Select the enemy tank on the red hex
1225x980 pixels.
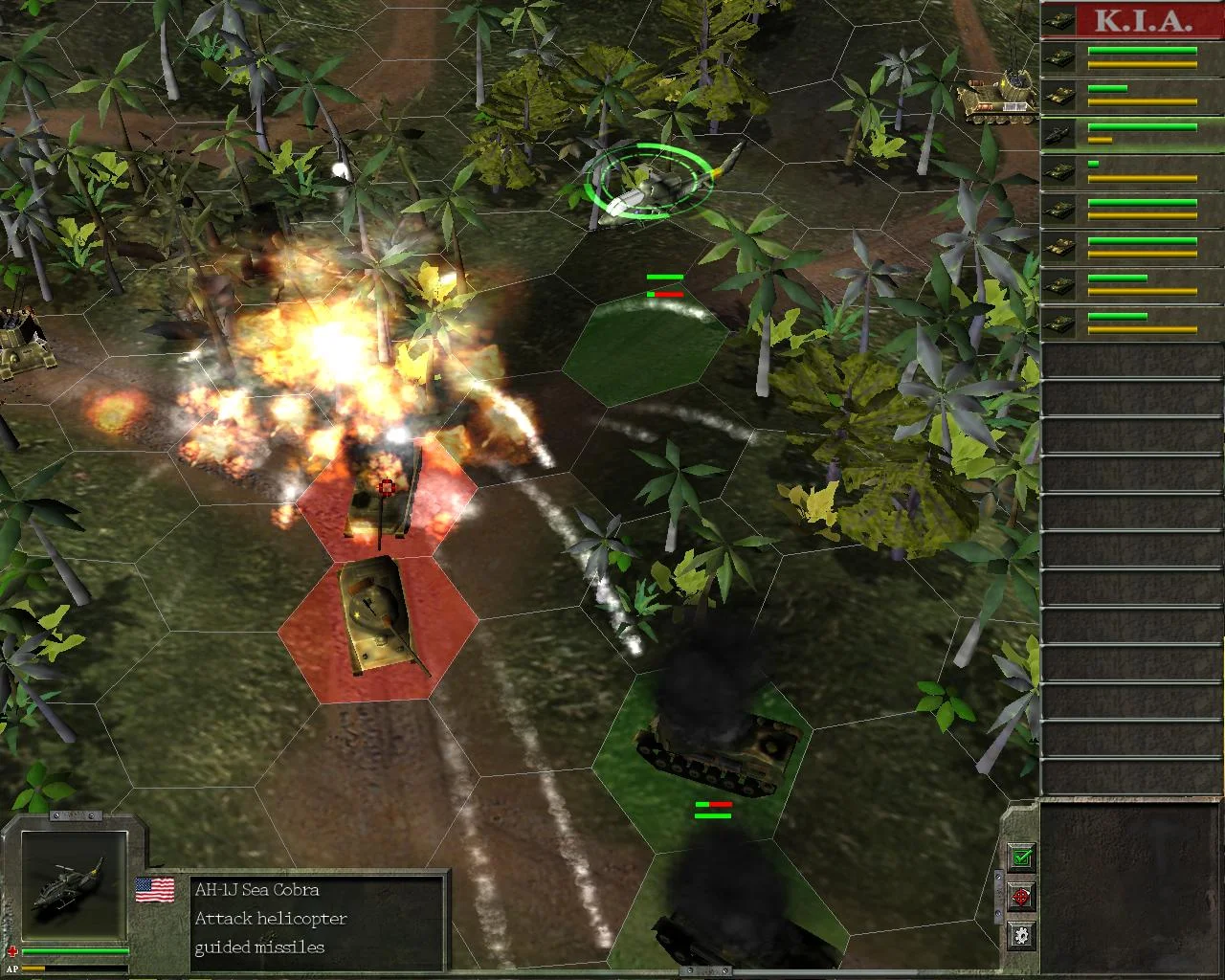click(x=378, y=612)
